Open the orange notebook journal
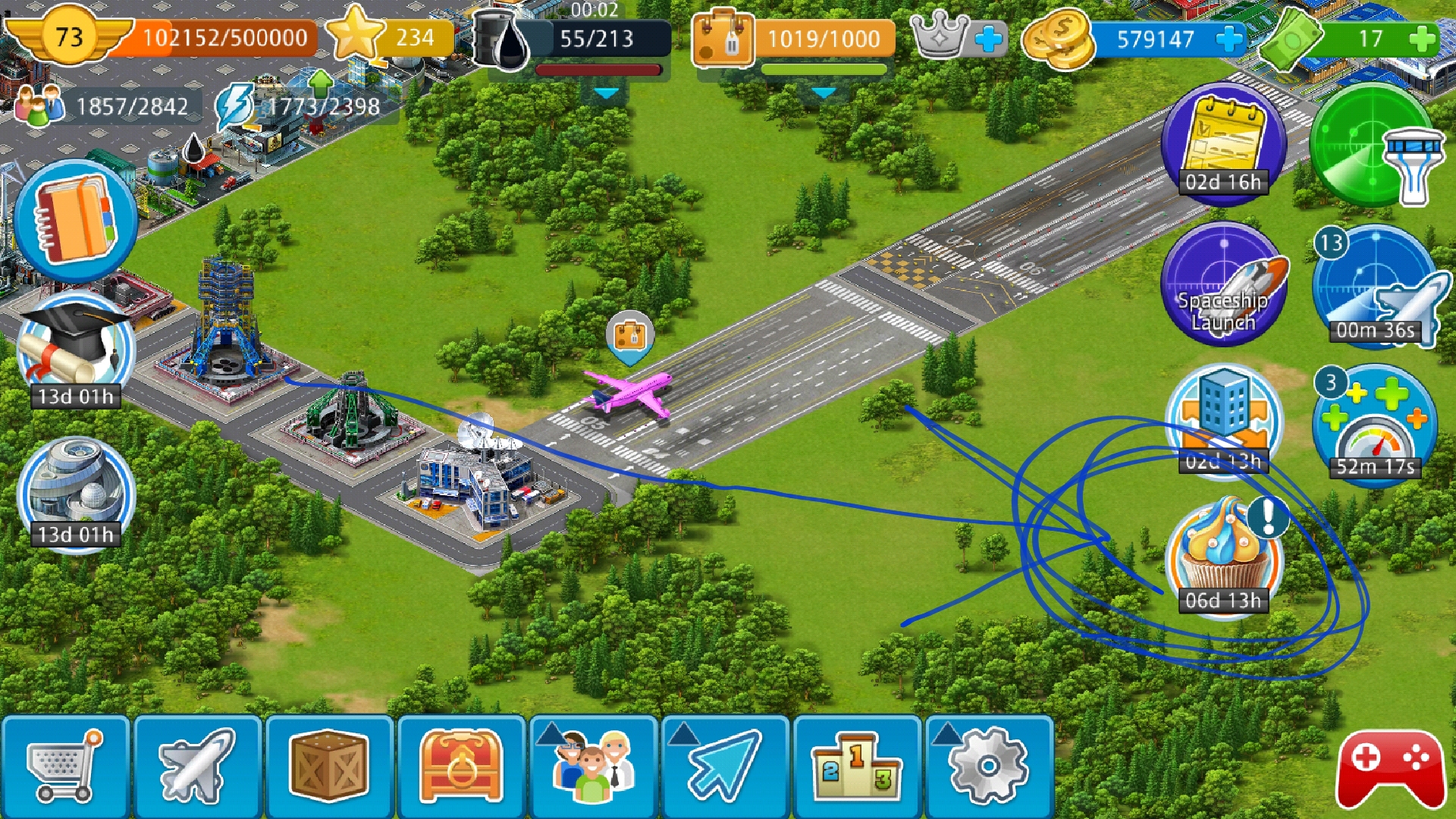This screenshot has width=1456, height=819. (x=75, y=221)
